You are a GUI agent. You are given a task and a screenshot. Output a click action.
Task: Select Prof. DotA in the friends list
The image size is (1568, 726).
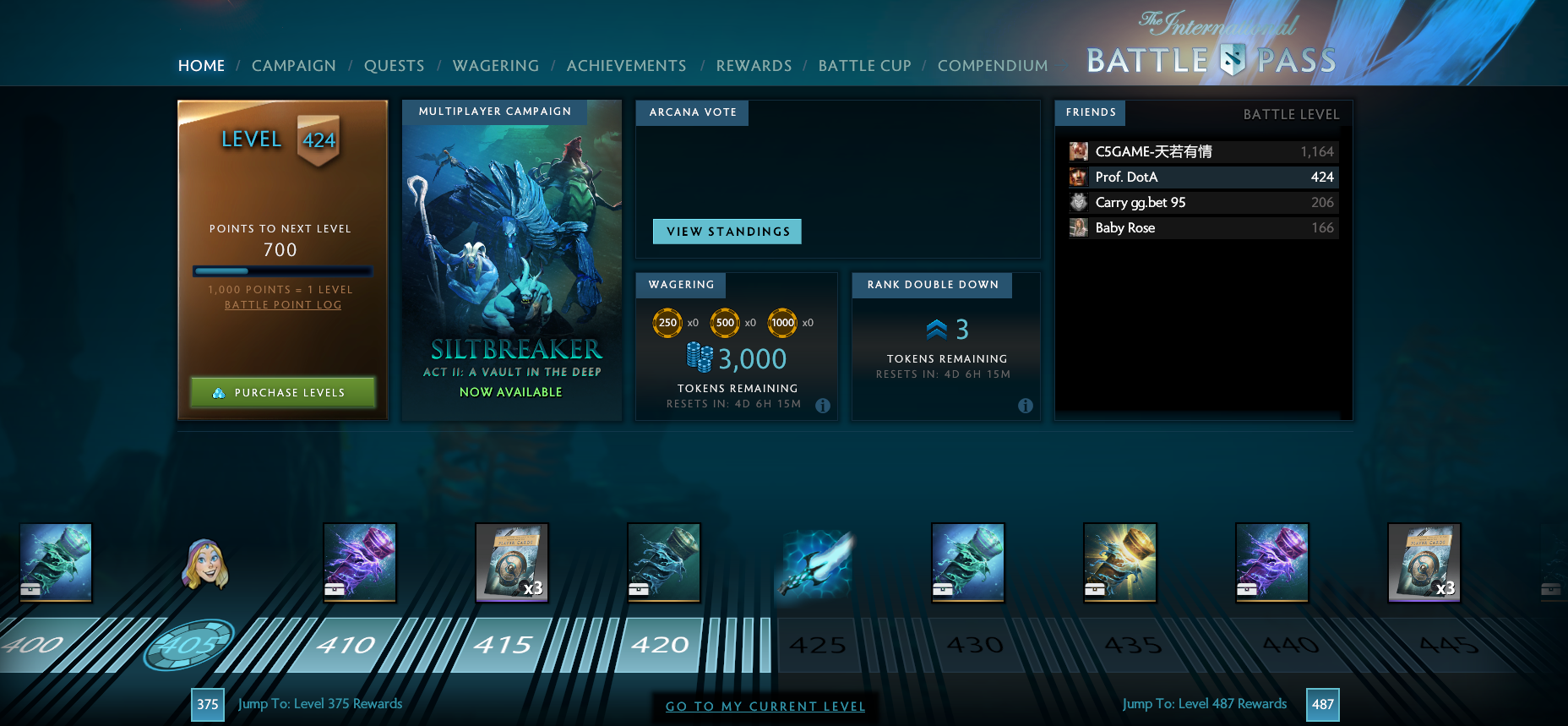[1200, 177]
